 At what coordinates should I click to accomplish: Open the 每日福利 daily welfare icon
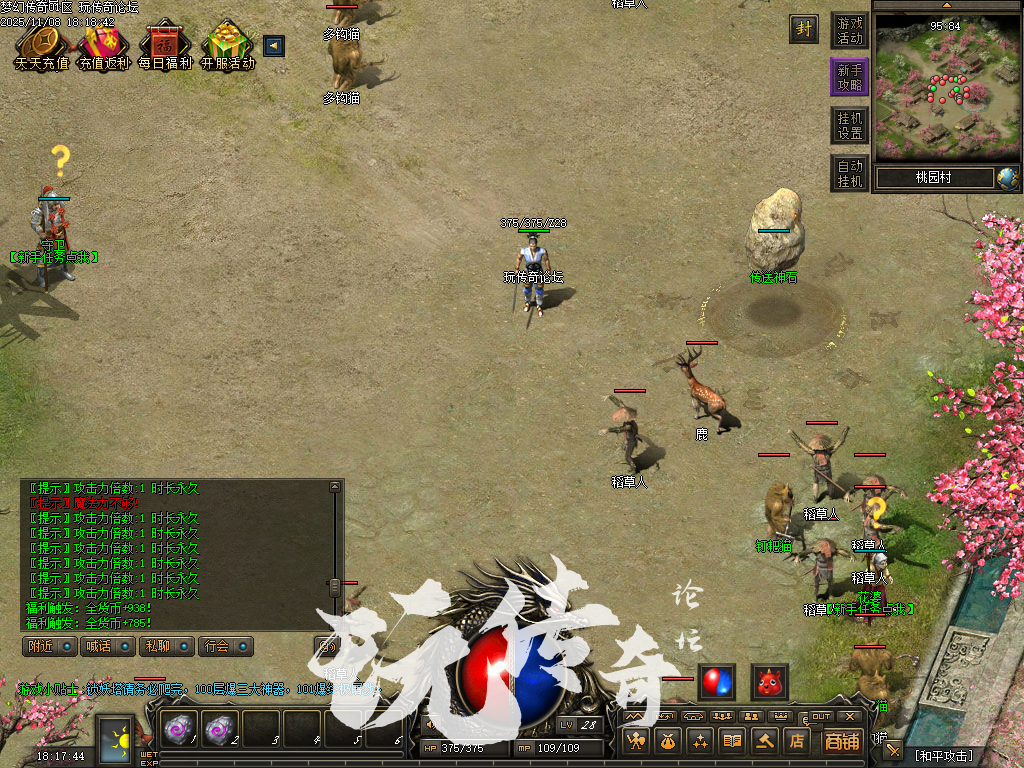coord(165,45)
